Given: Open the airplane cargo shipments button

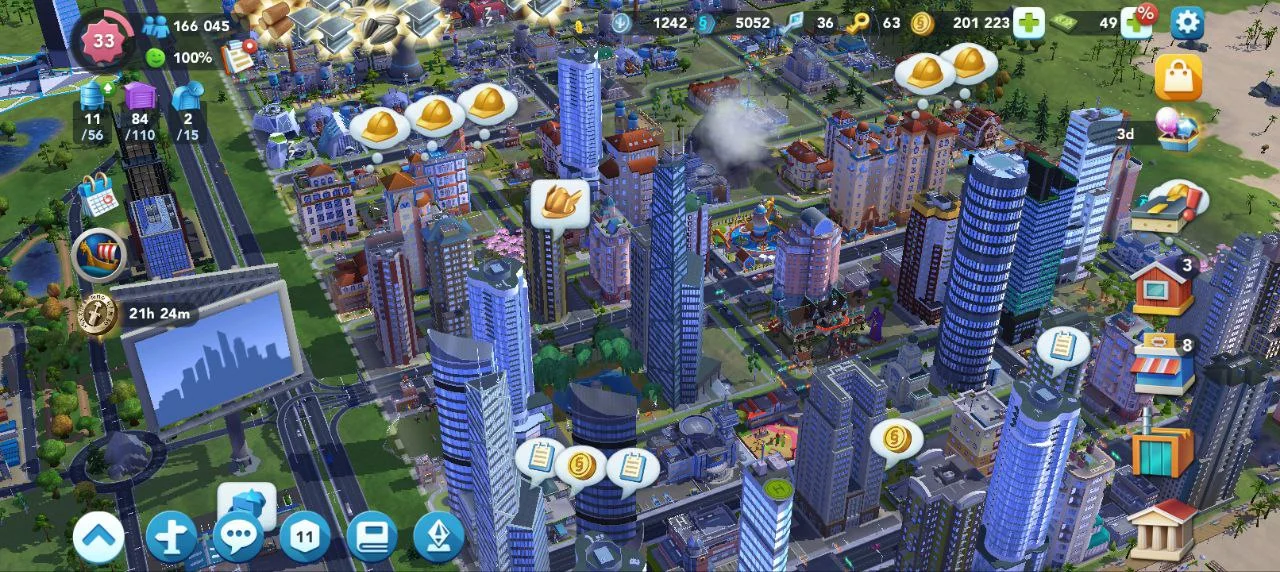Looking at the screenshot, I should [171, 537].
